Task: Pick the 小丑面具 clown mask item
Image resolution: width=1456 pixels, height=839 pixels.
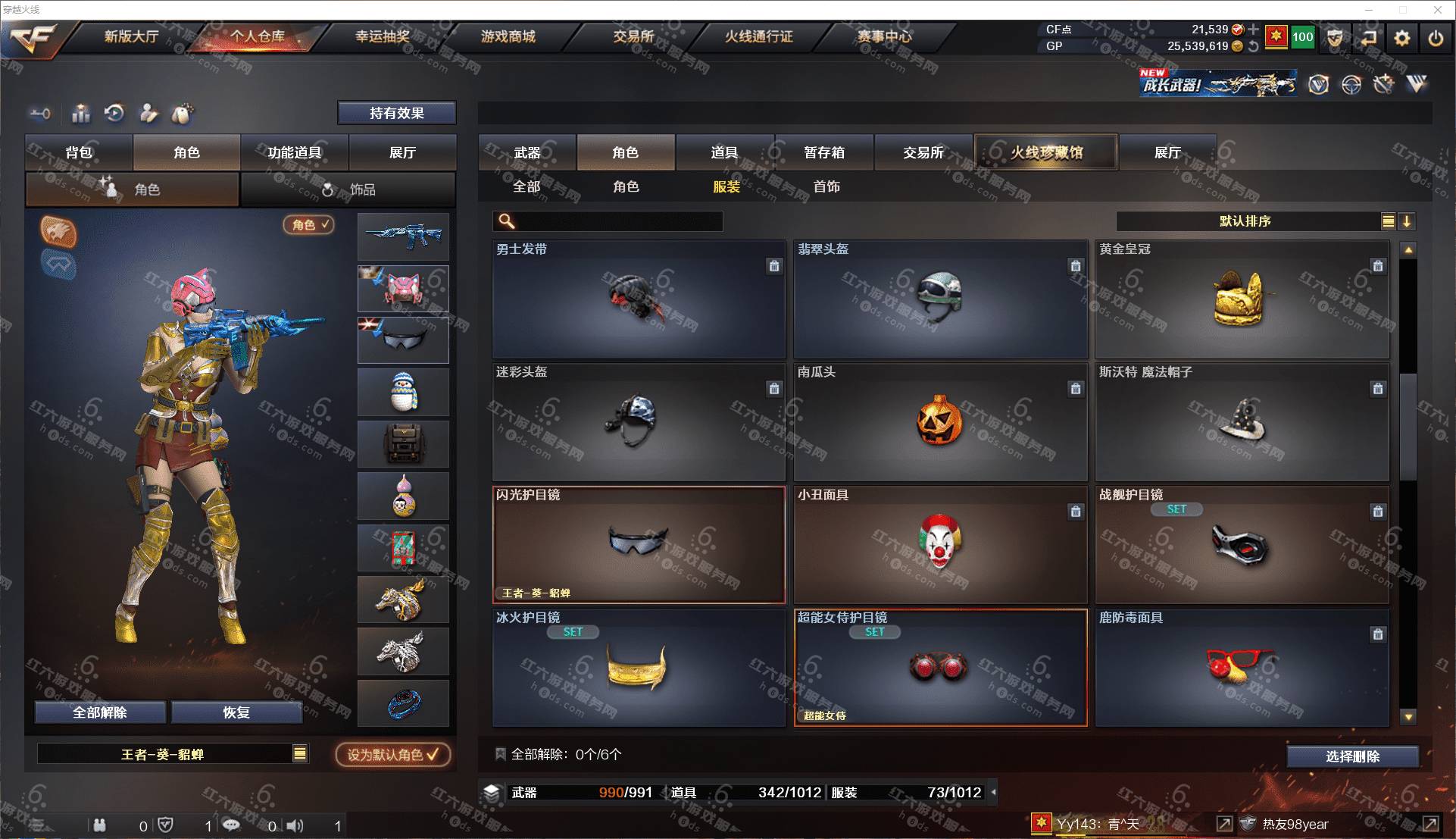Action: (940, 545)
